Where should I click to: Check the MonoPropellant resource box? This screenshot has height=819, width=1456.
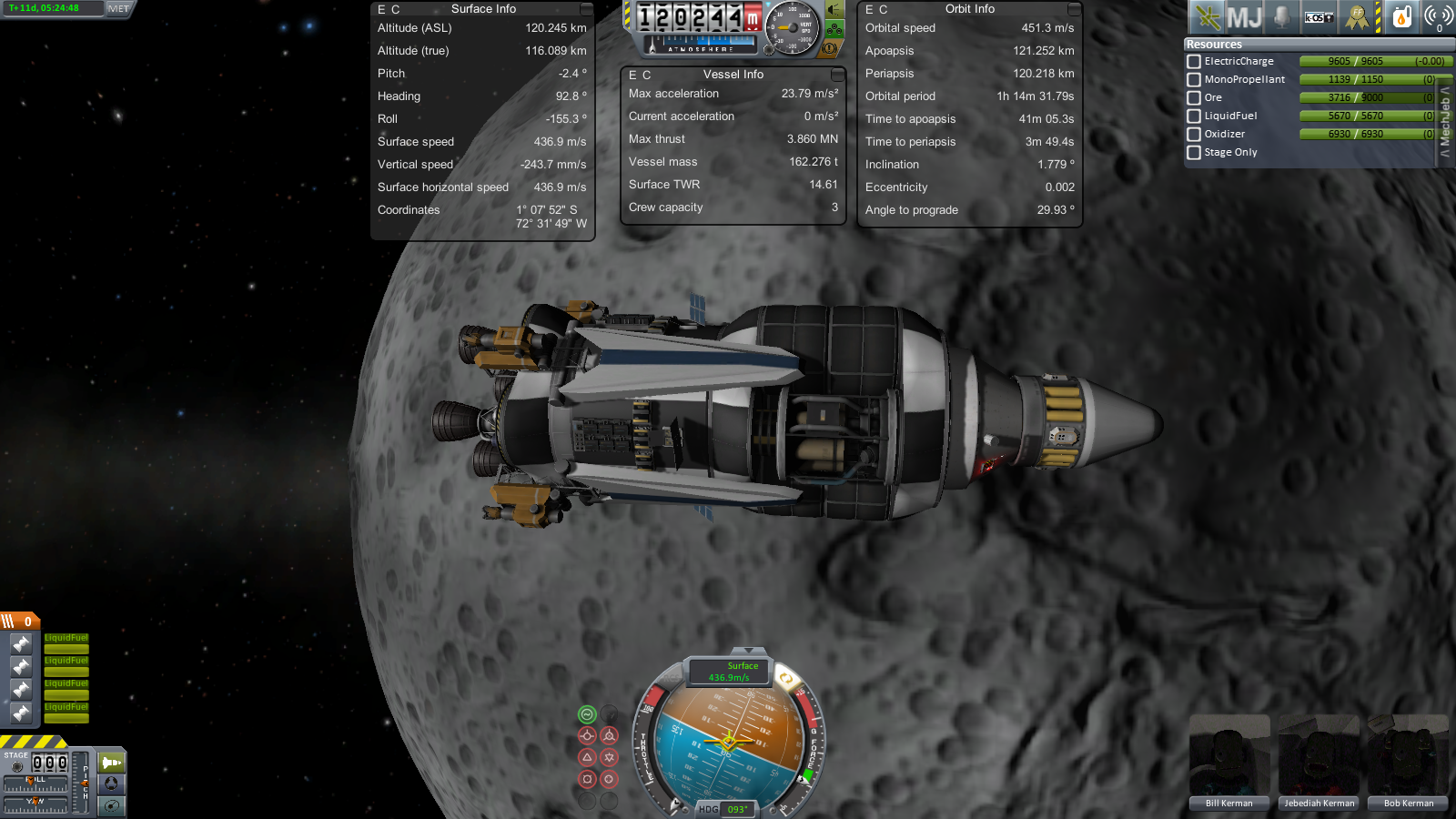pos(1194,80)
